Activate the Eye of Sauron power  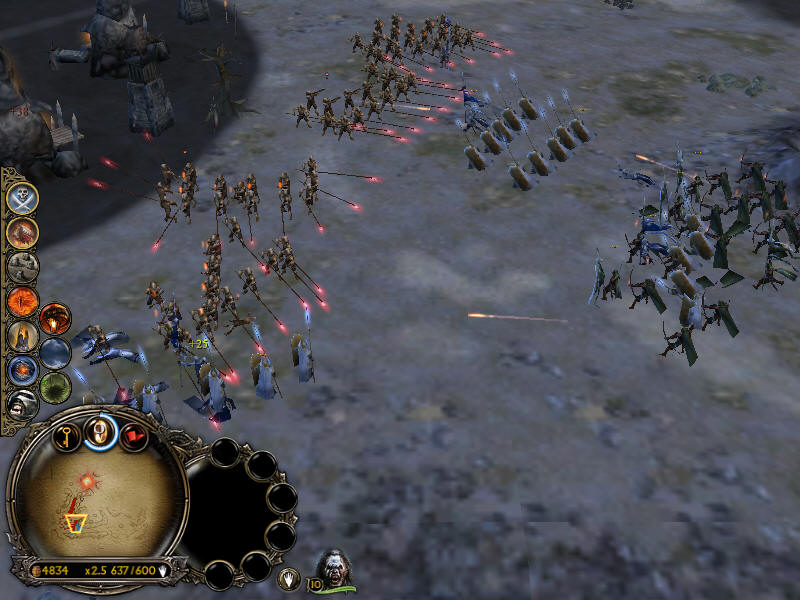coord(22,301)
